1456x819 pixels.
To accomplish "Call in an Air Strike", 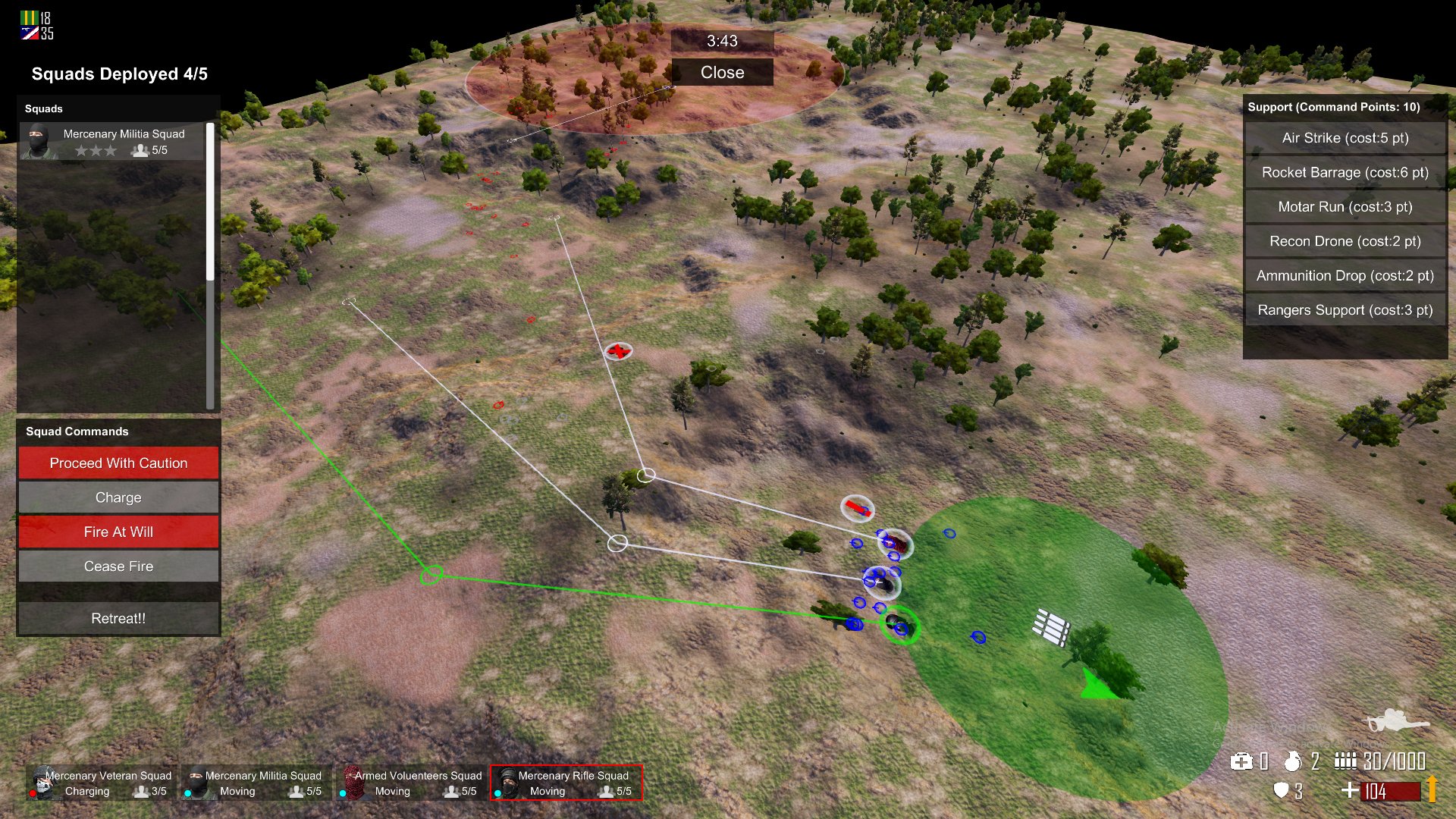I will [1345, 138].
